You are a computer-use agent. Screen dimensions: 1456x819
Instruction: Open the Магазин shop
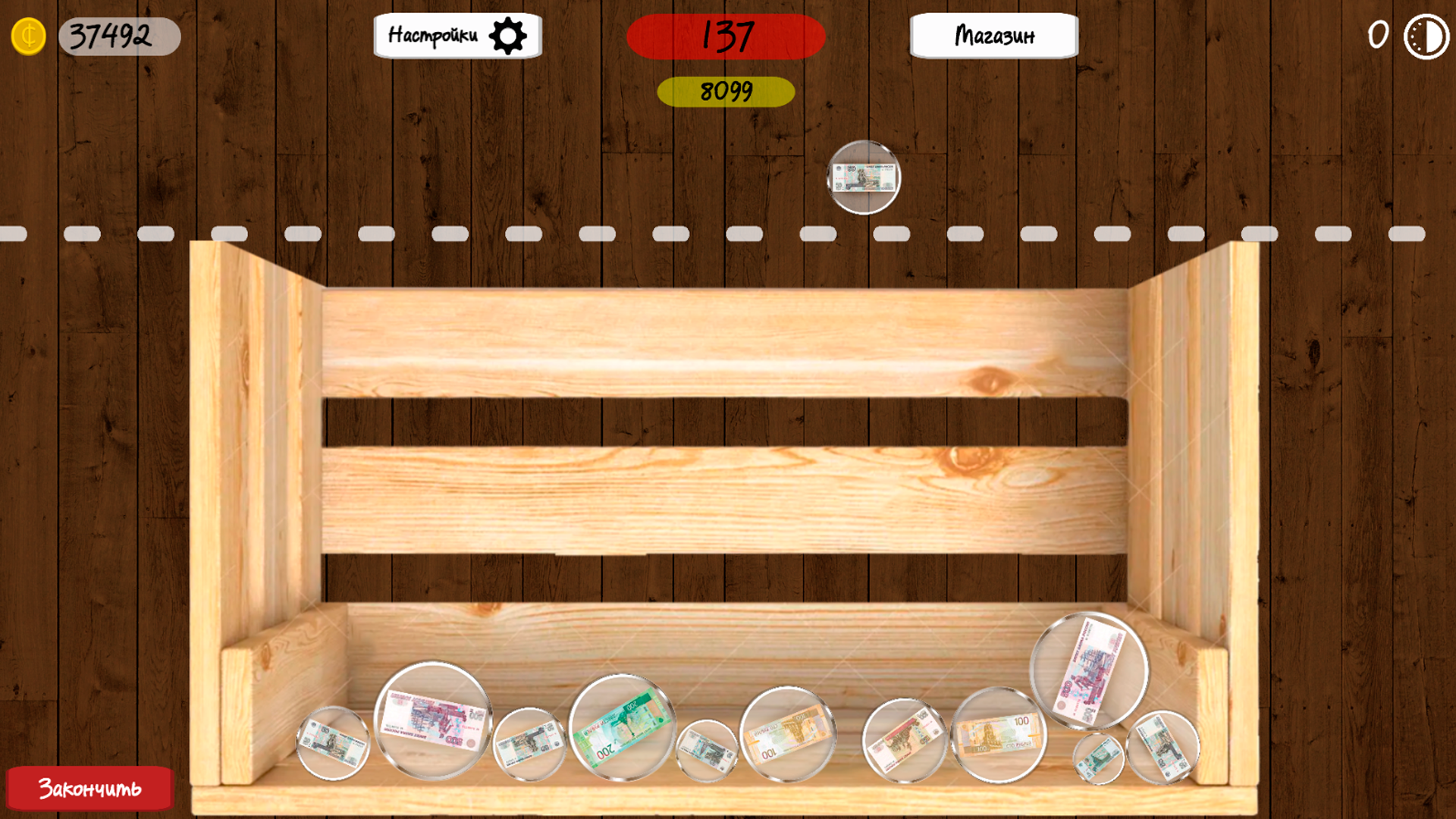994,35
